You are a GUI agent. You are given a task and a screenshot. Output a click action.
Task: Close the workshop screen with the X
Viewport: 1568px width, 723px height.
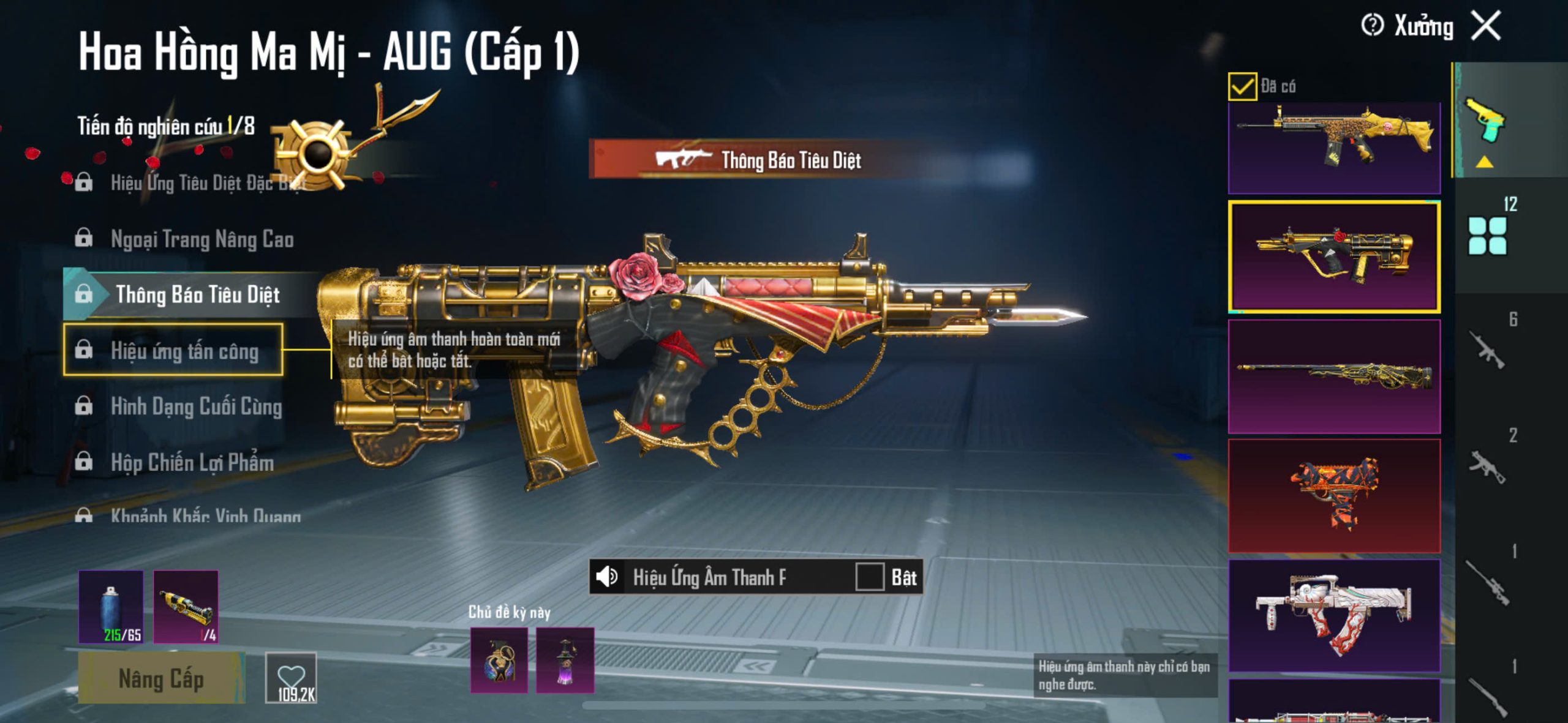coord(1487,26)
